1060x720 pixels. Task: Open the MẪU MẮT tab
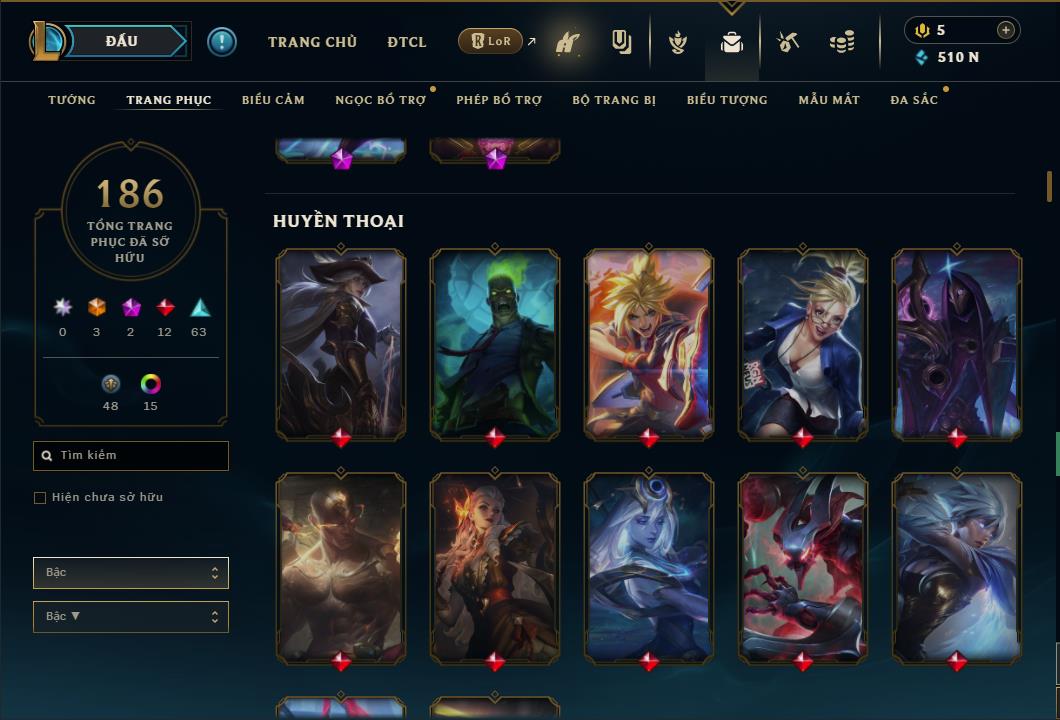point(829,100)
